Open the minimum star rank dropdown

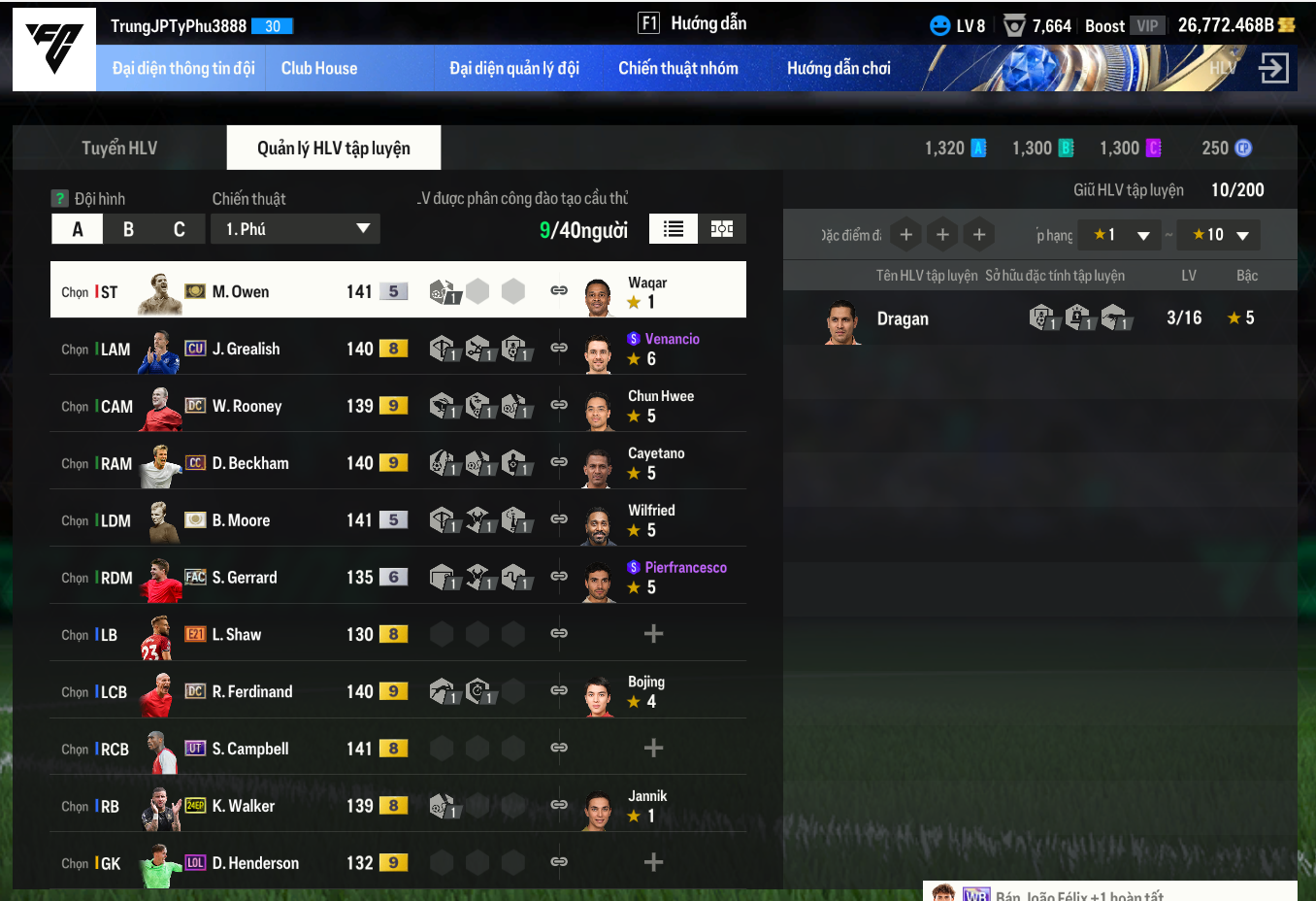1119,235
